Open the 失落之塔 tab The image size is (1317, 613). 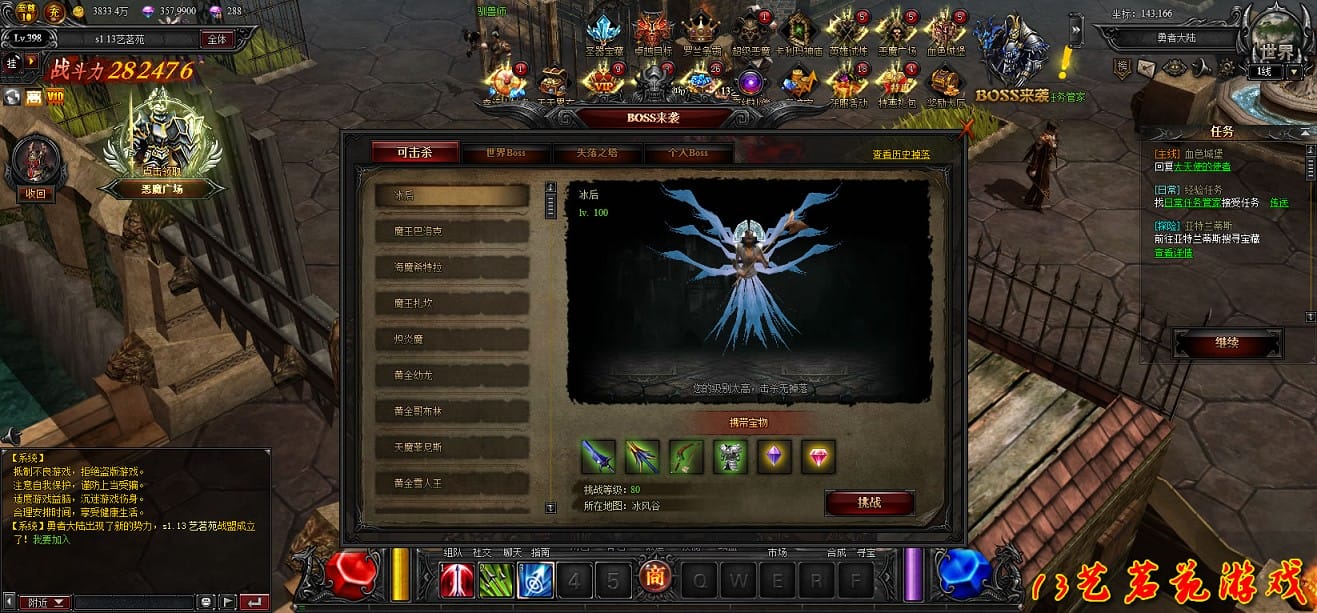(x=596, y=153)
